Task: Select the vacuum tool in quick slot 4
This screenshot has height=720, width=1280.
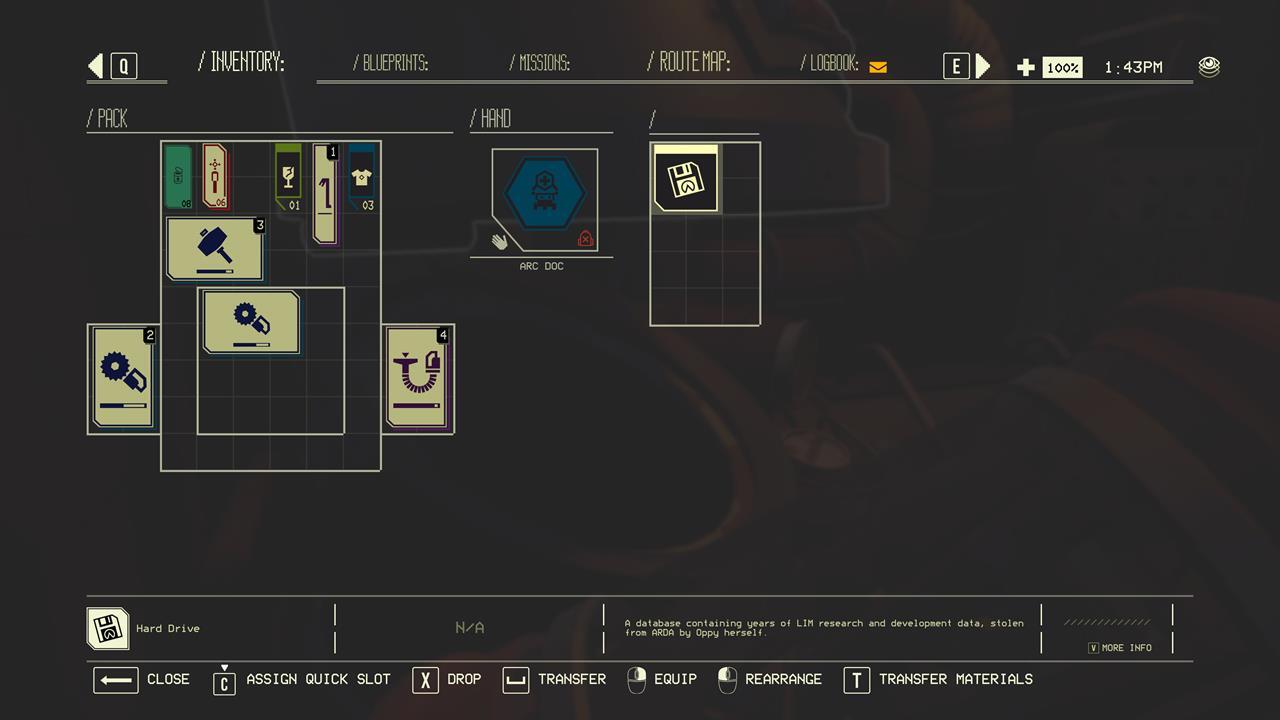Action: pyautogui.click(x=417, y=377)
